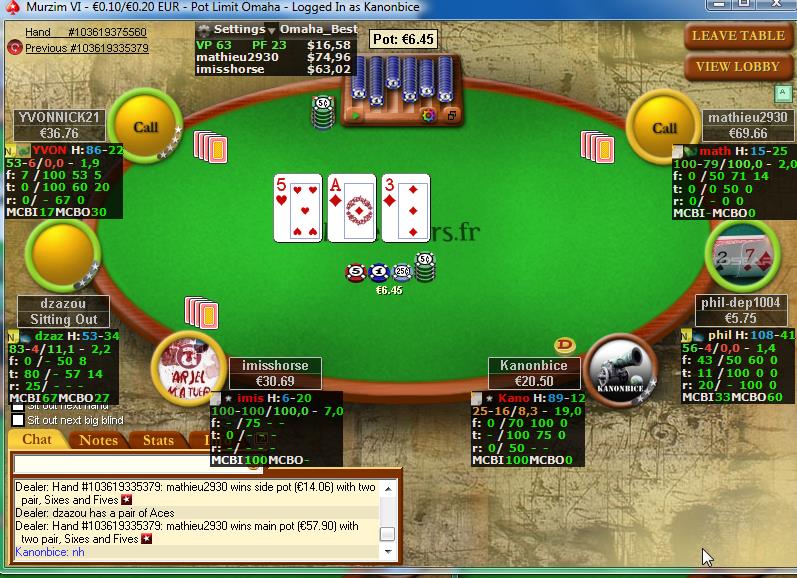Screen dimensions: 797x578
Task: Open previous hand #103619335379 link
Action: pos(86,47)
